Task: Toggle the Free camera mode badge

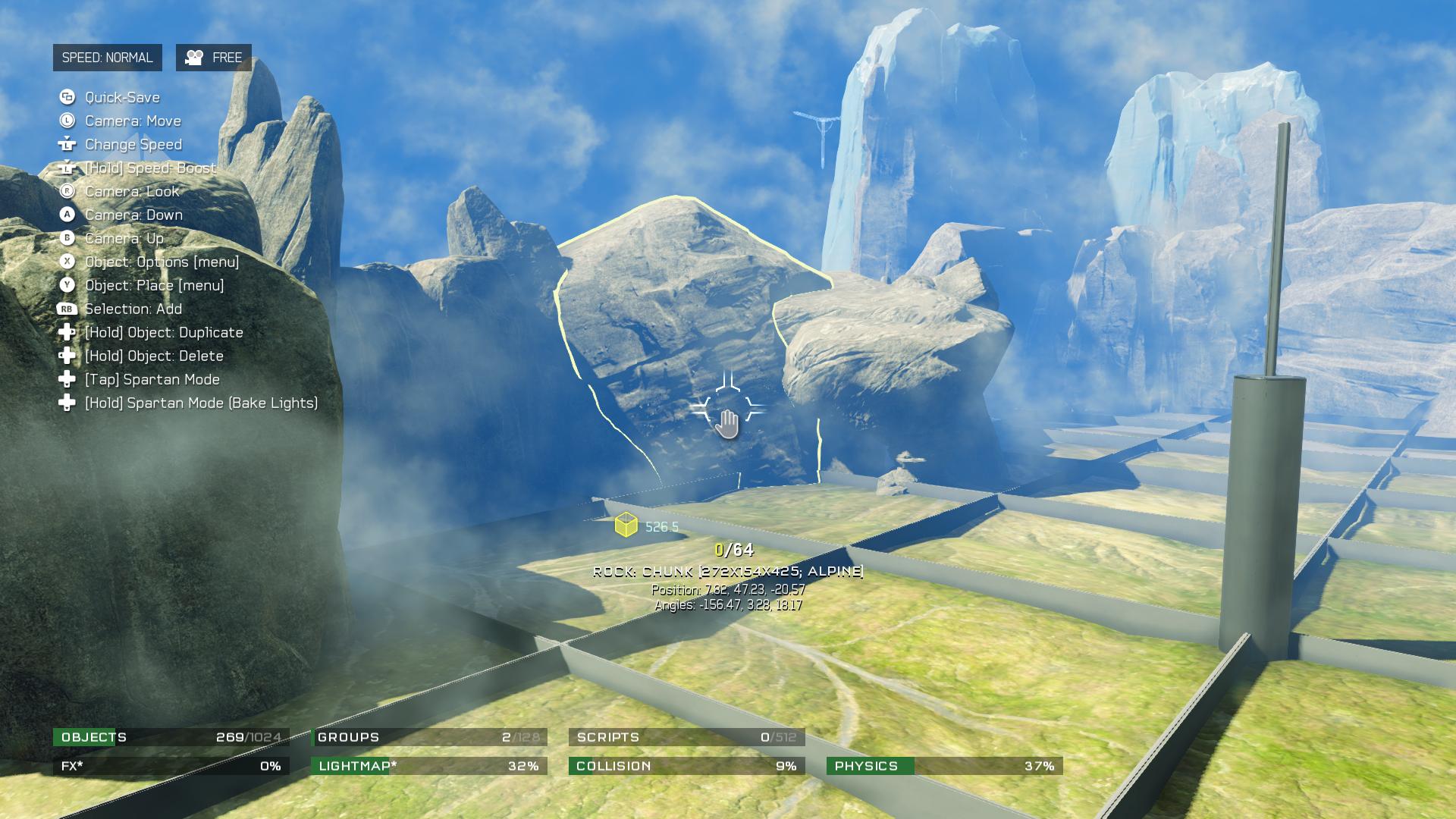Action: point(214,58)
